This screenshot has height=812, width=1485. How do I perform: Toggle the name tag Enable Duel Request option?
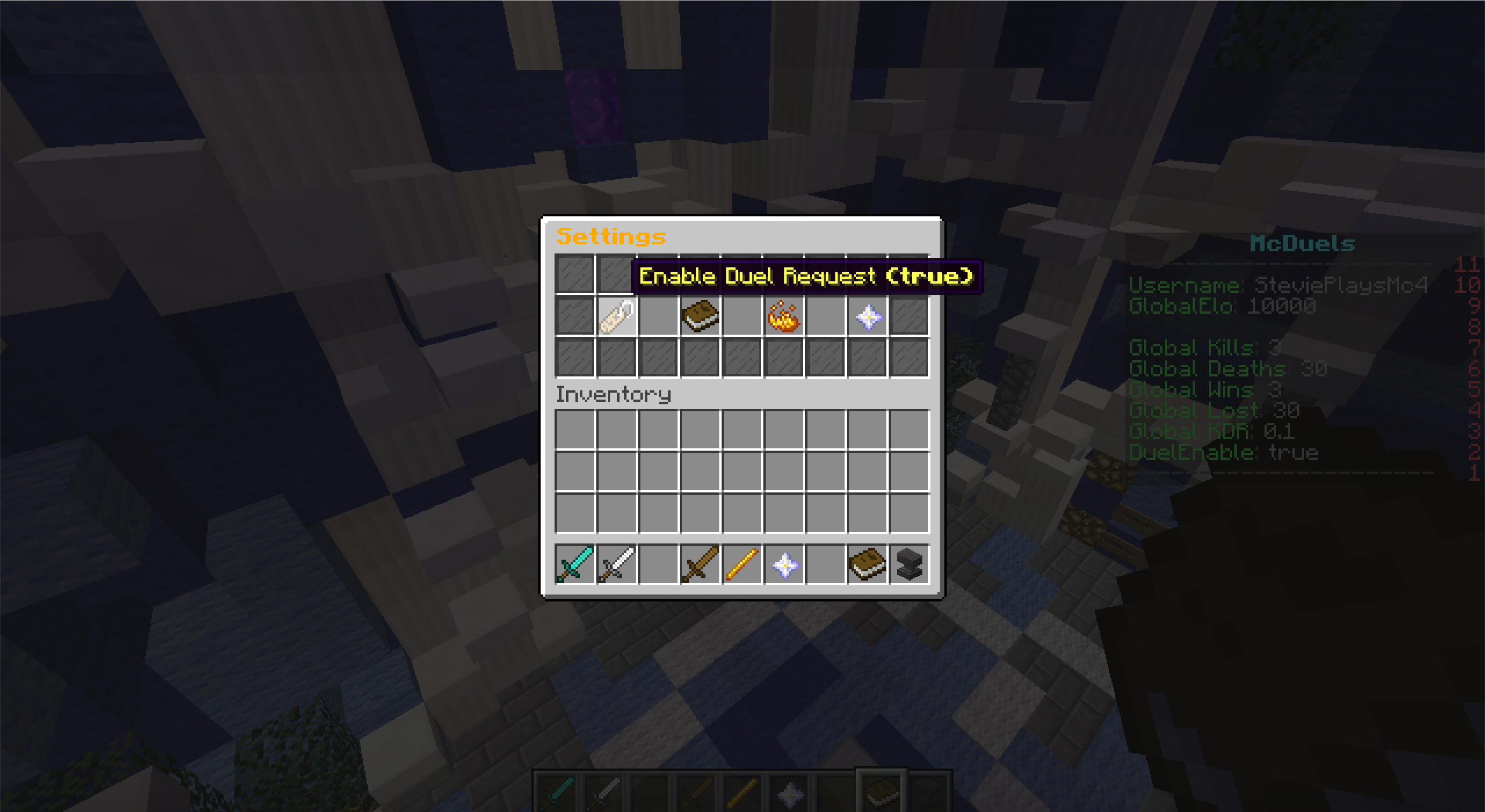pos(617,317)
